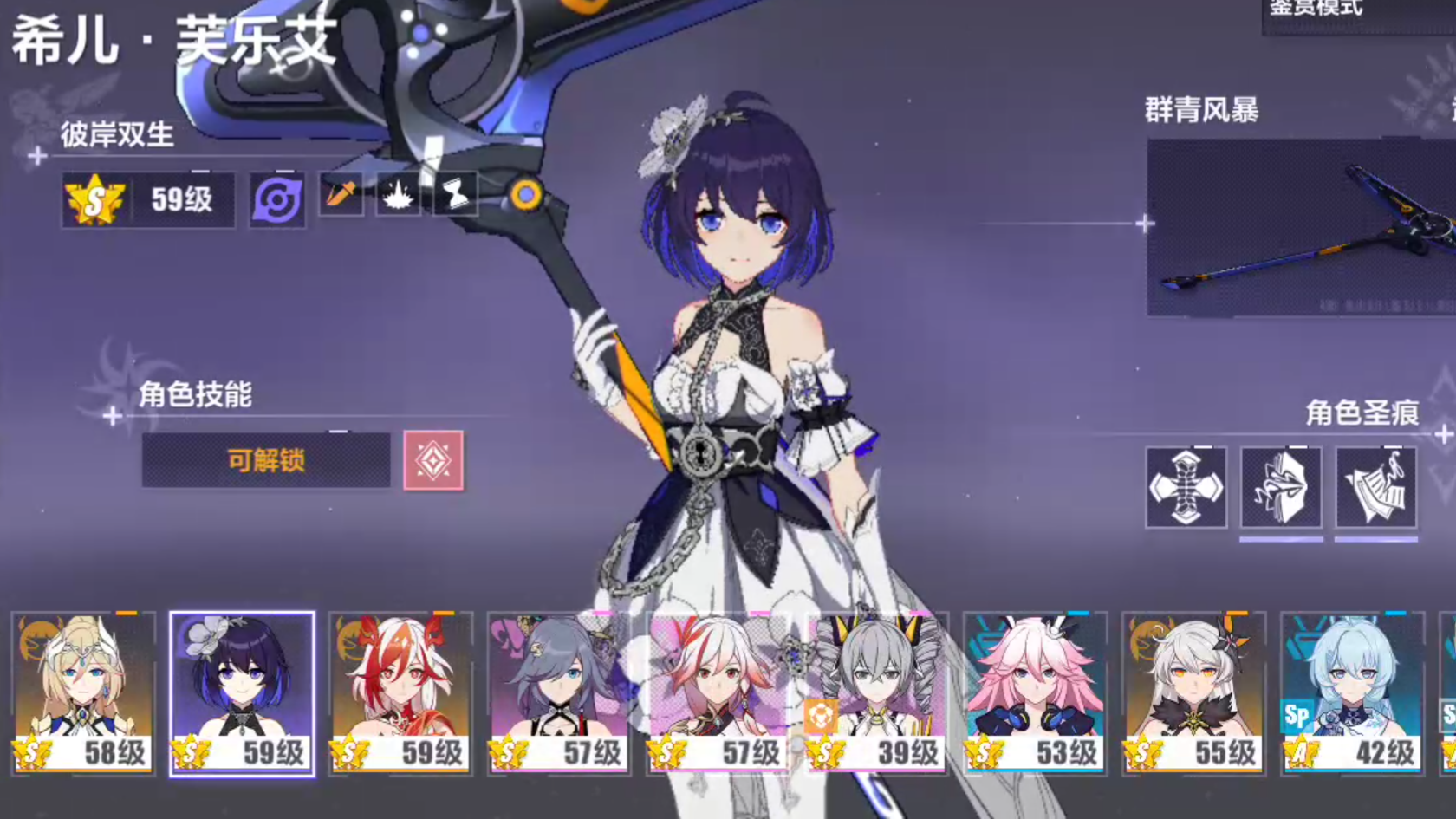Image resolution: width=1456 pixels, height=819 pixels.
Task: Open the cross-shaped stigmata slot
Action: 1186,487
